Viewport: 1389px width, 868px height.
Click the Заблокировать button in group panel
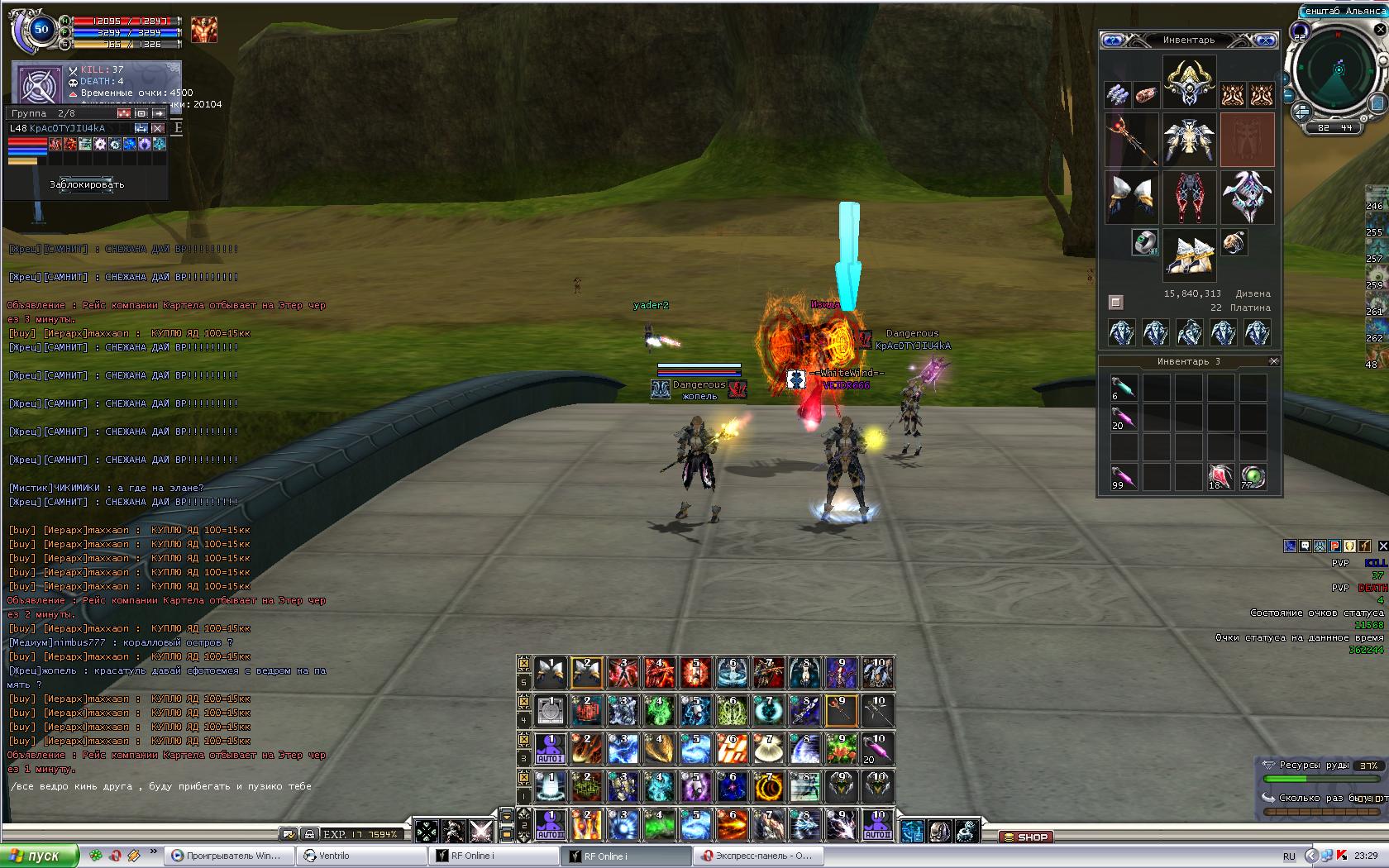click(x=87, y=184)
